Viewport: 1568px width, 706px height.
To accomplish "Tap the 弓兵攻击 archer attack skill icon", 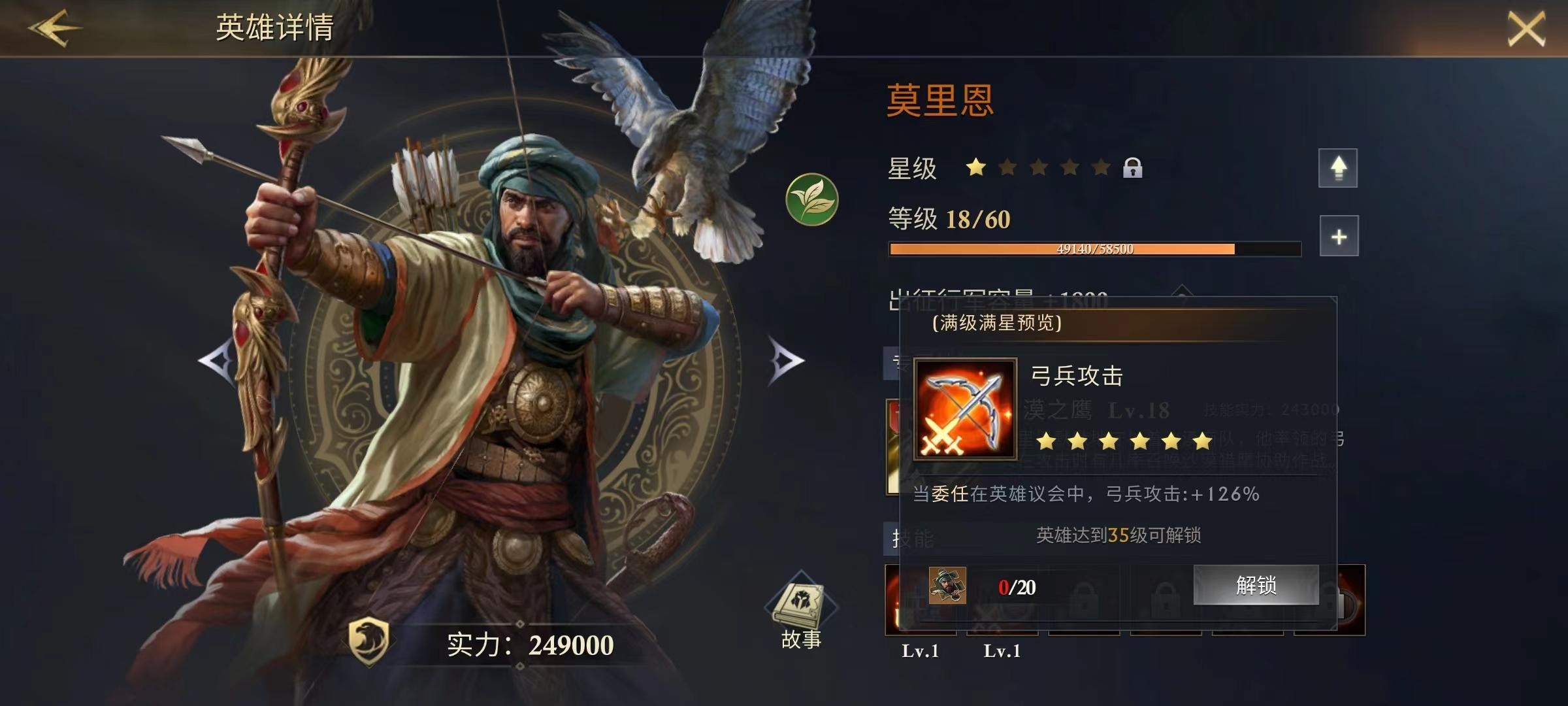I will (x=965, y=409).
